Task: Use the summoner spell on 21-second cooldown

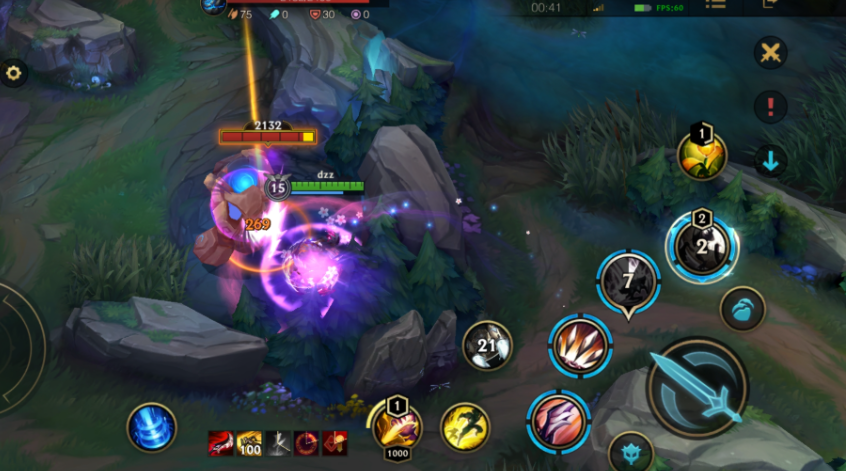Action: click(x=487, y=346)
